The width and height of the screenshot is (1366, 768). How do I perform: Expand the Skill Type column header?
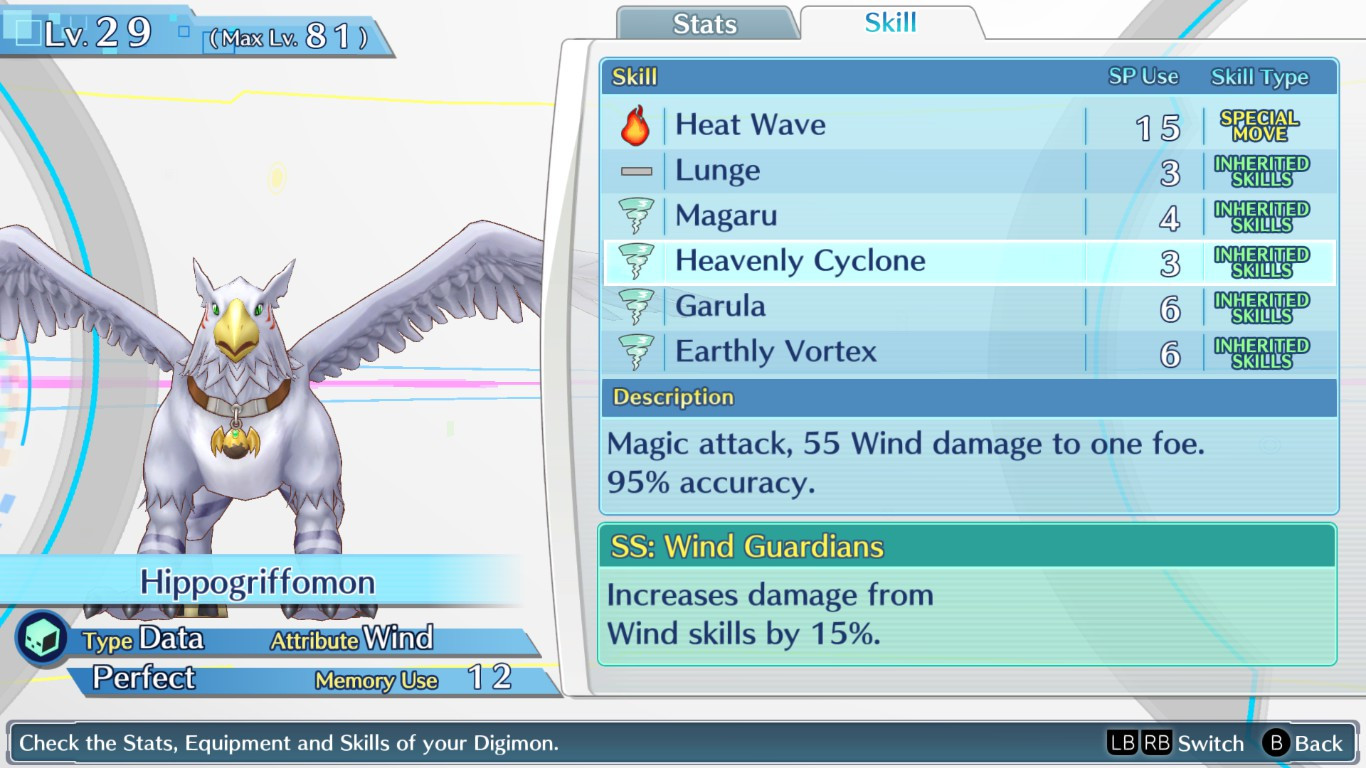tap(1259, 77)
